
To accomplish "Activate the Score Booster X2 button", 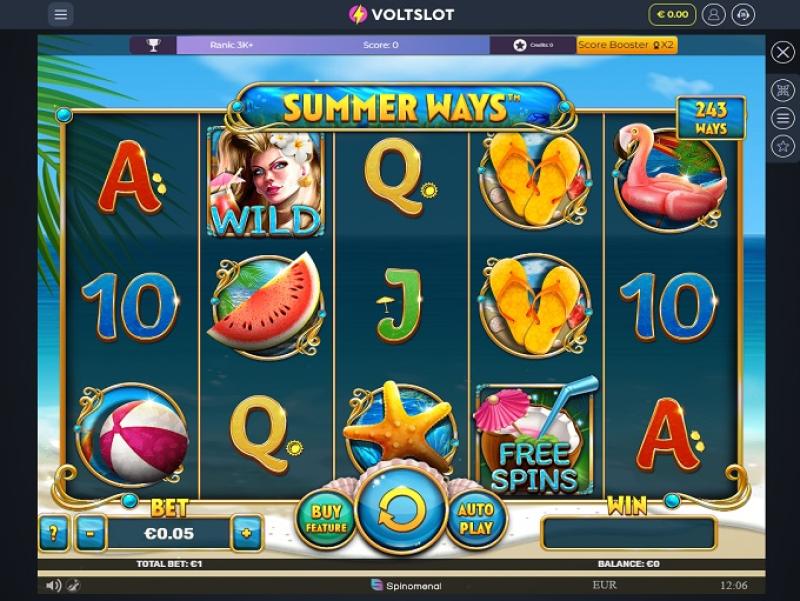I will 627,45.
